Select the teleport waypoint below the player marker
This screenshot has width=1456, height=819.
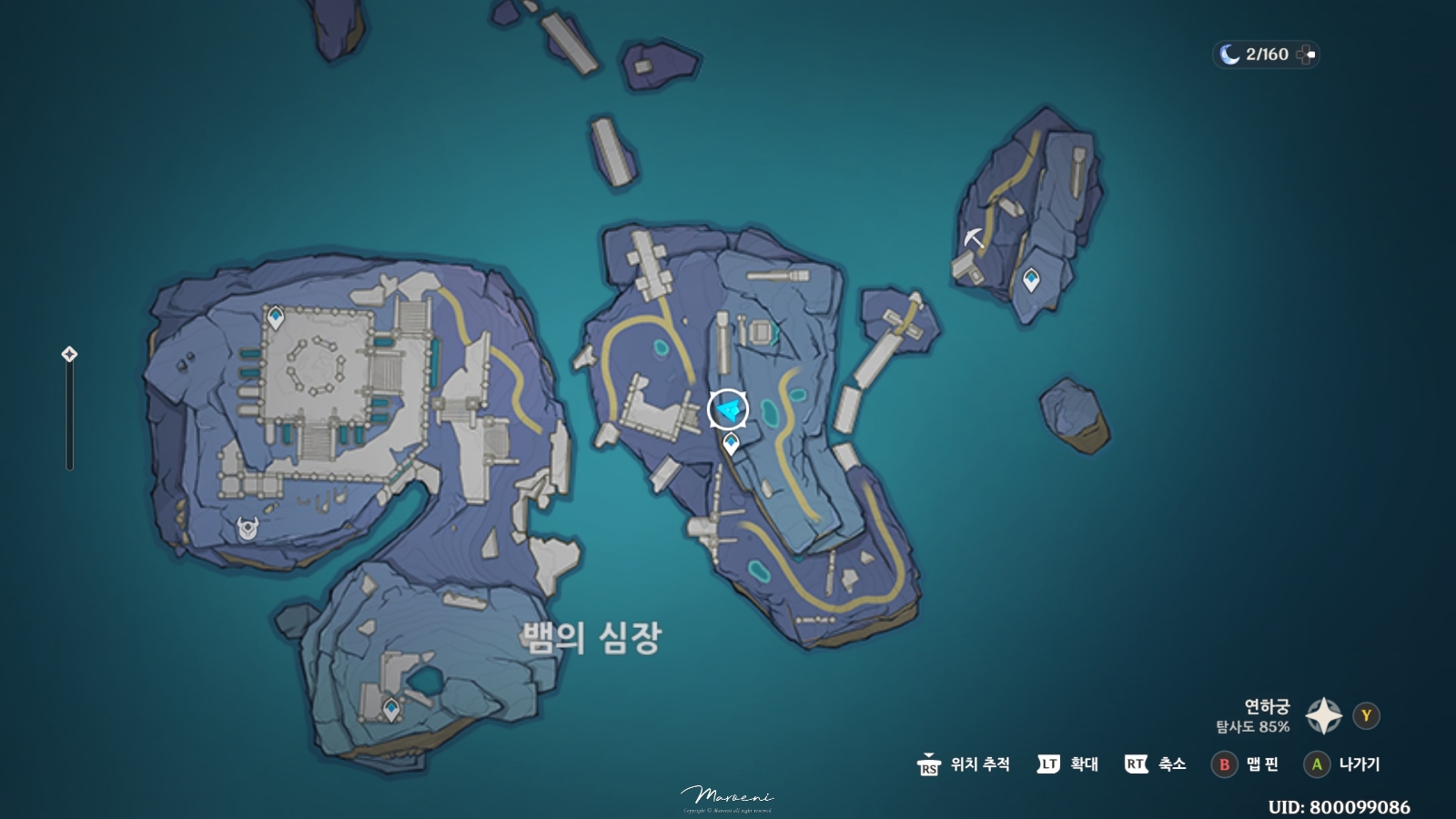[731, 443]
